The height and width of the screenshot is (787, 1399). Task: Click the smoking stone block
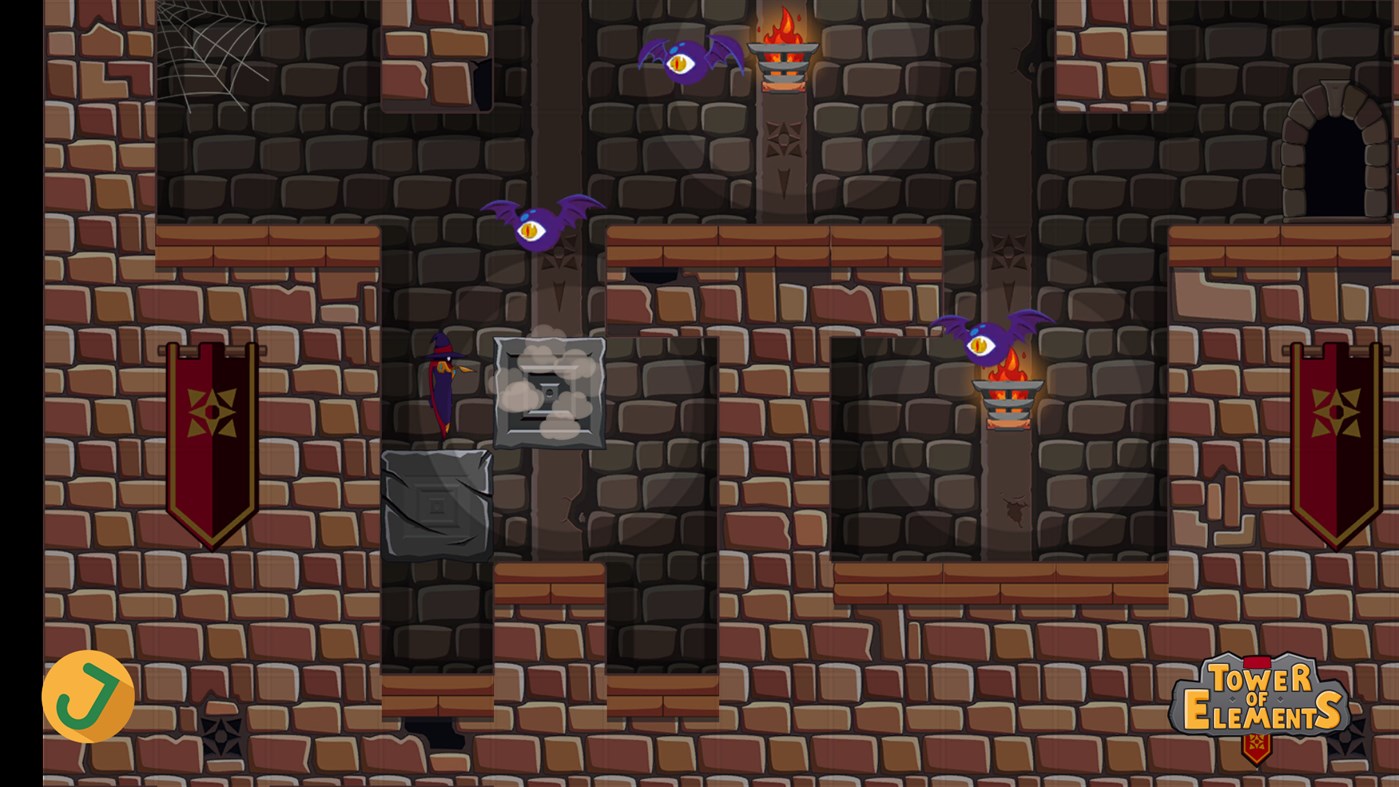pos(548,393)
